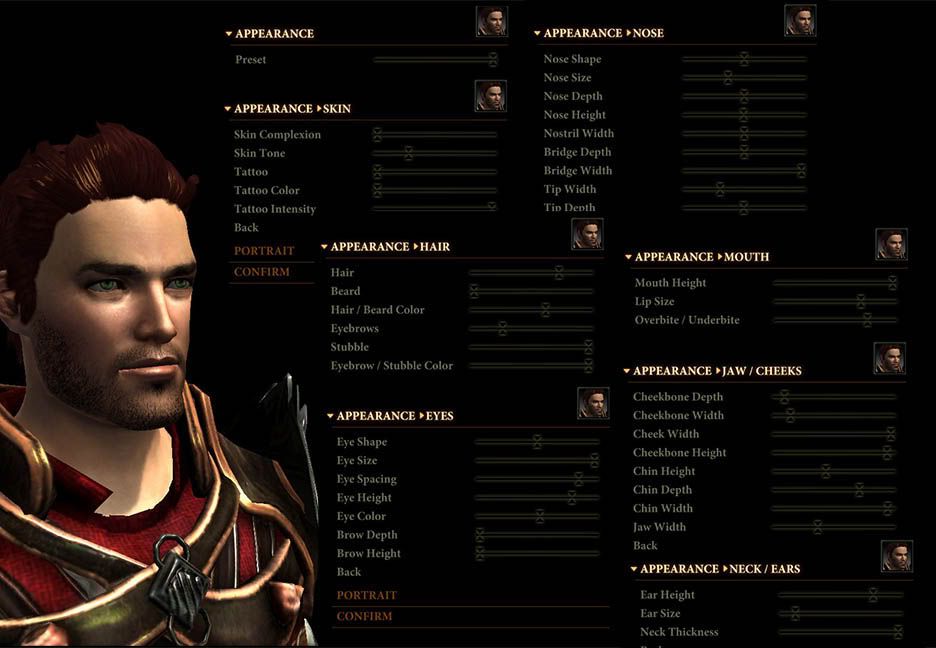Click the Skin Complexion slider

pos(434,134)
